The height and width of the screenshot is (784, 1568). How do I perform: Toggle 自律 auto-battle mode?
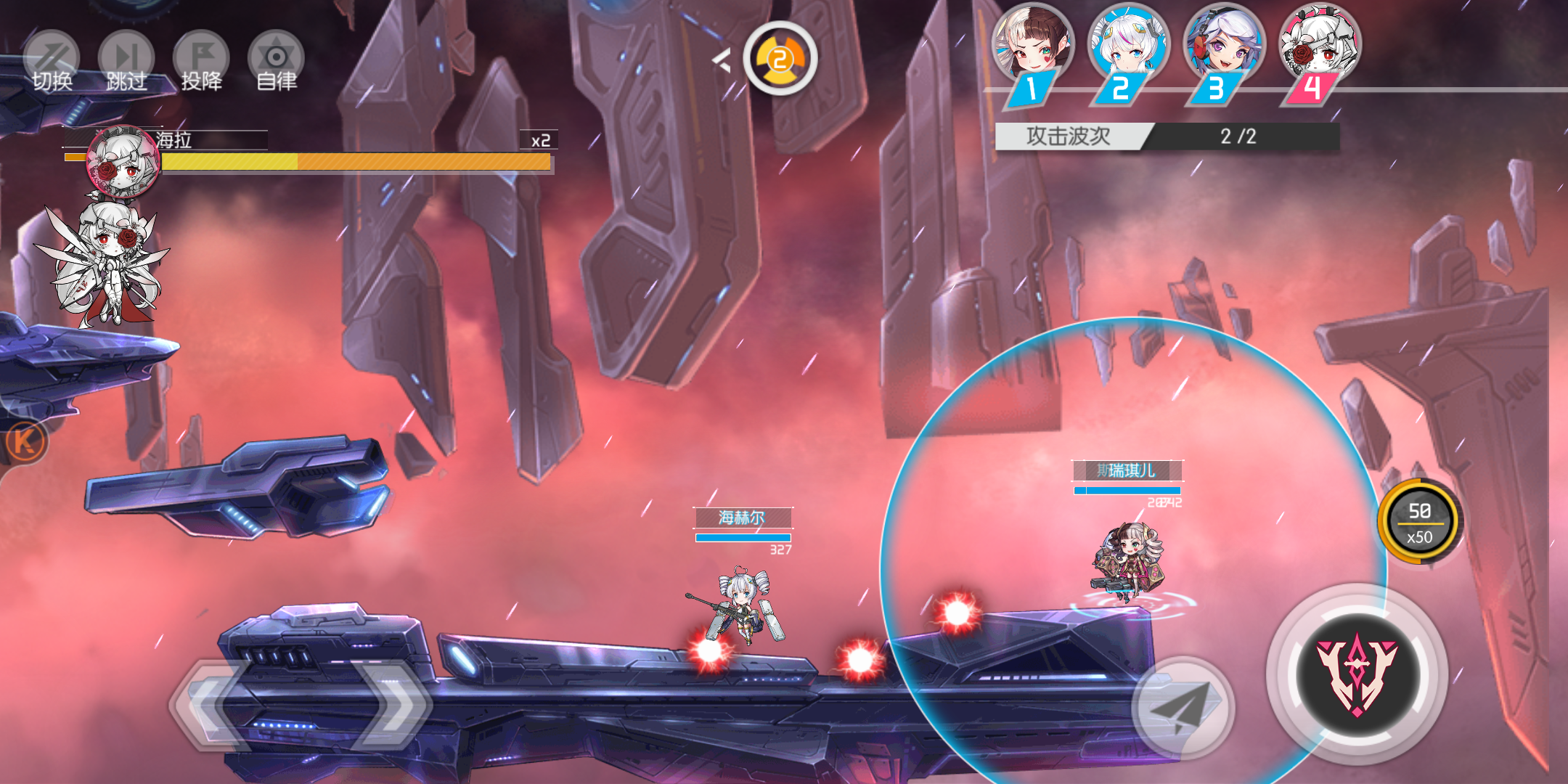coord(276,62)
